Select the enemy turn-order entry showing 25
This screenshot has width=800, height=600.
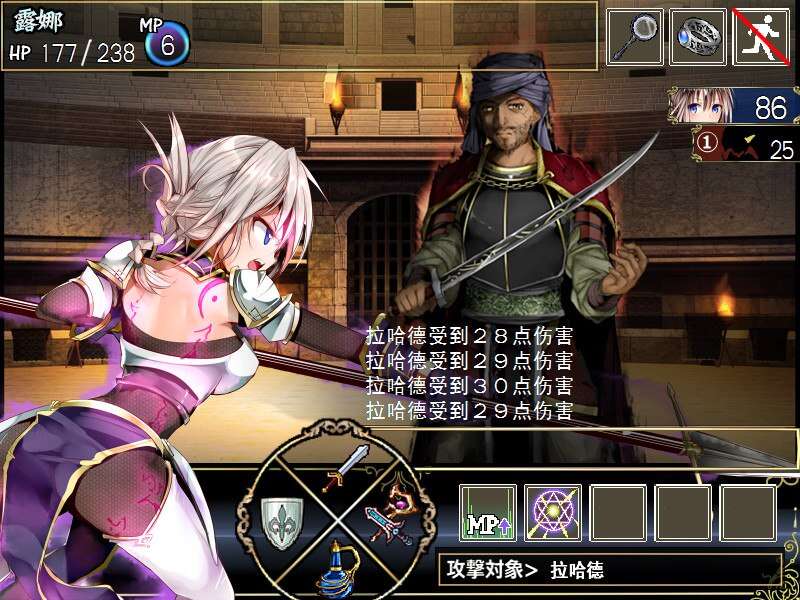pyautogui.click(x=745, y=146)
